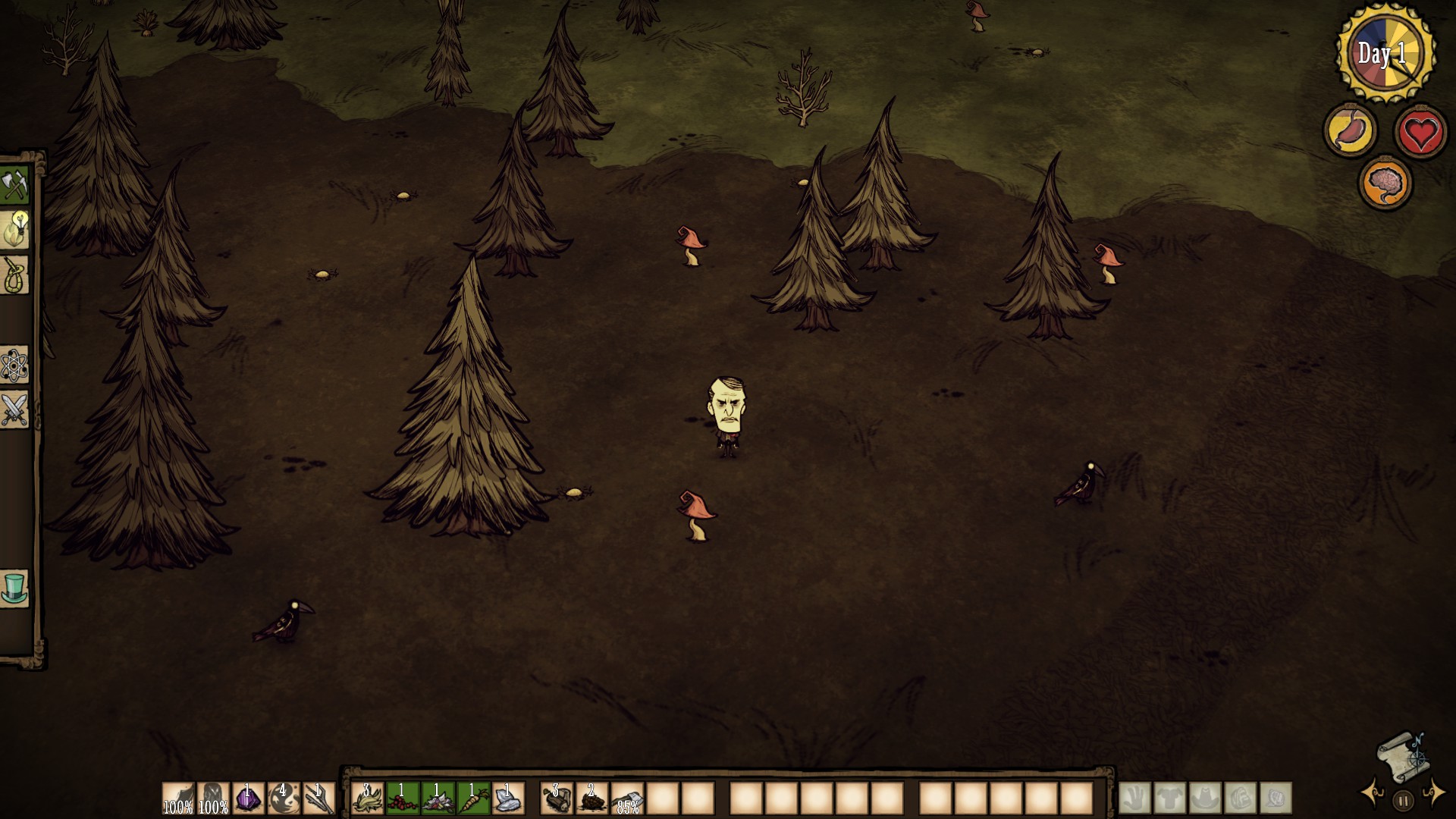Image resolution: width=1456 pixels, height=819 pixels.
Task: Select the red berries inventory slot
Action: click(x=403, y=799)
